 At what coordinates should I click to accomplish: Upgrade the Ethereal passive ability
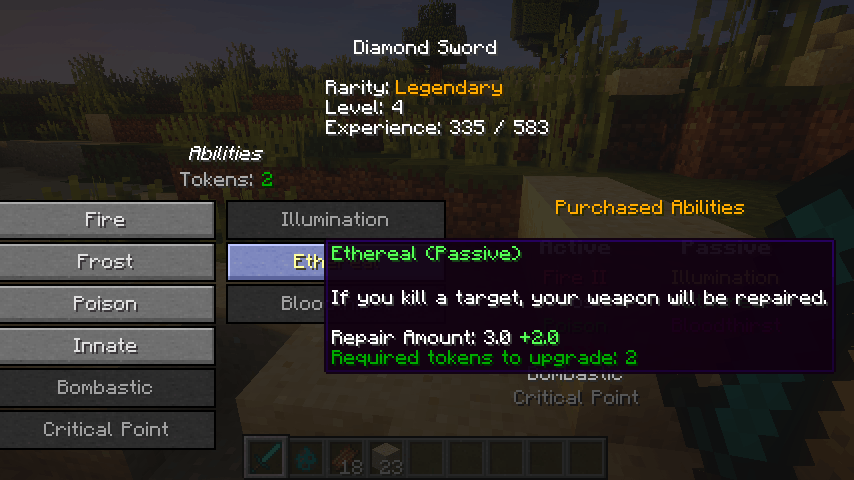[276, 262]
